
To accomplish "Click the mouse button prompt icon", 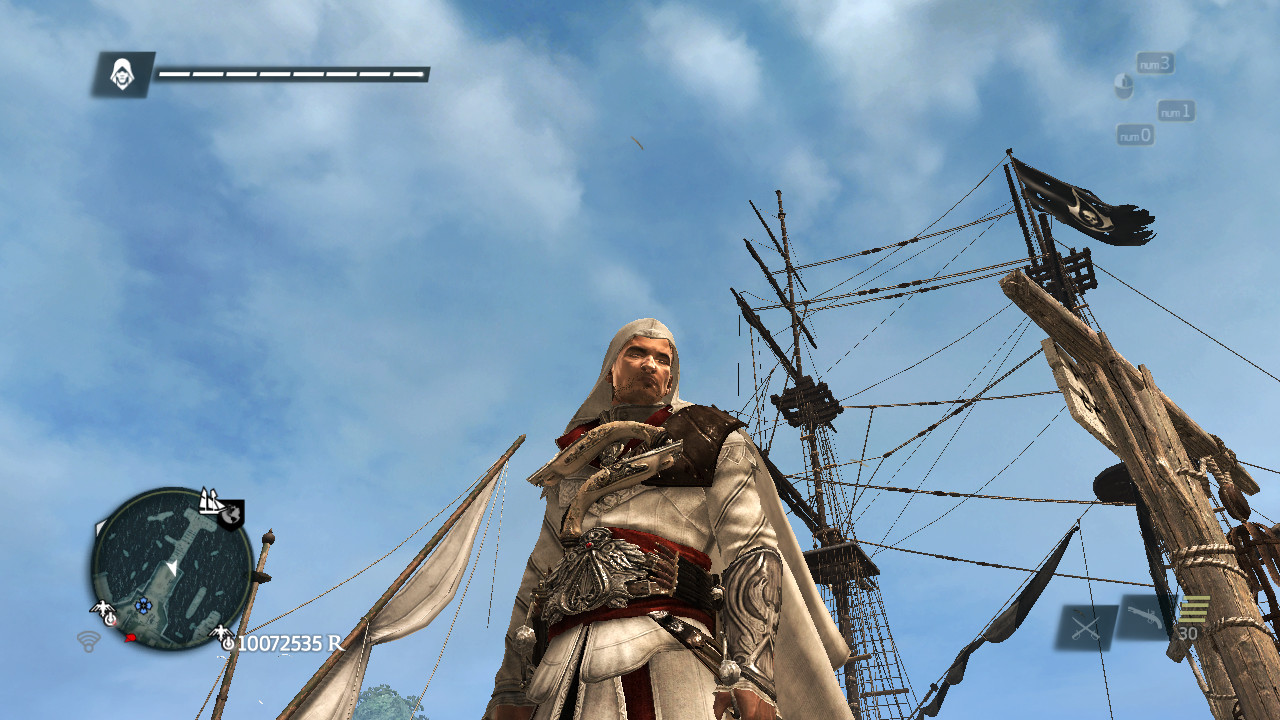I will (1124, 85).
